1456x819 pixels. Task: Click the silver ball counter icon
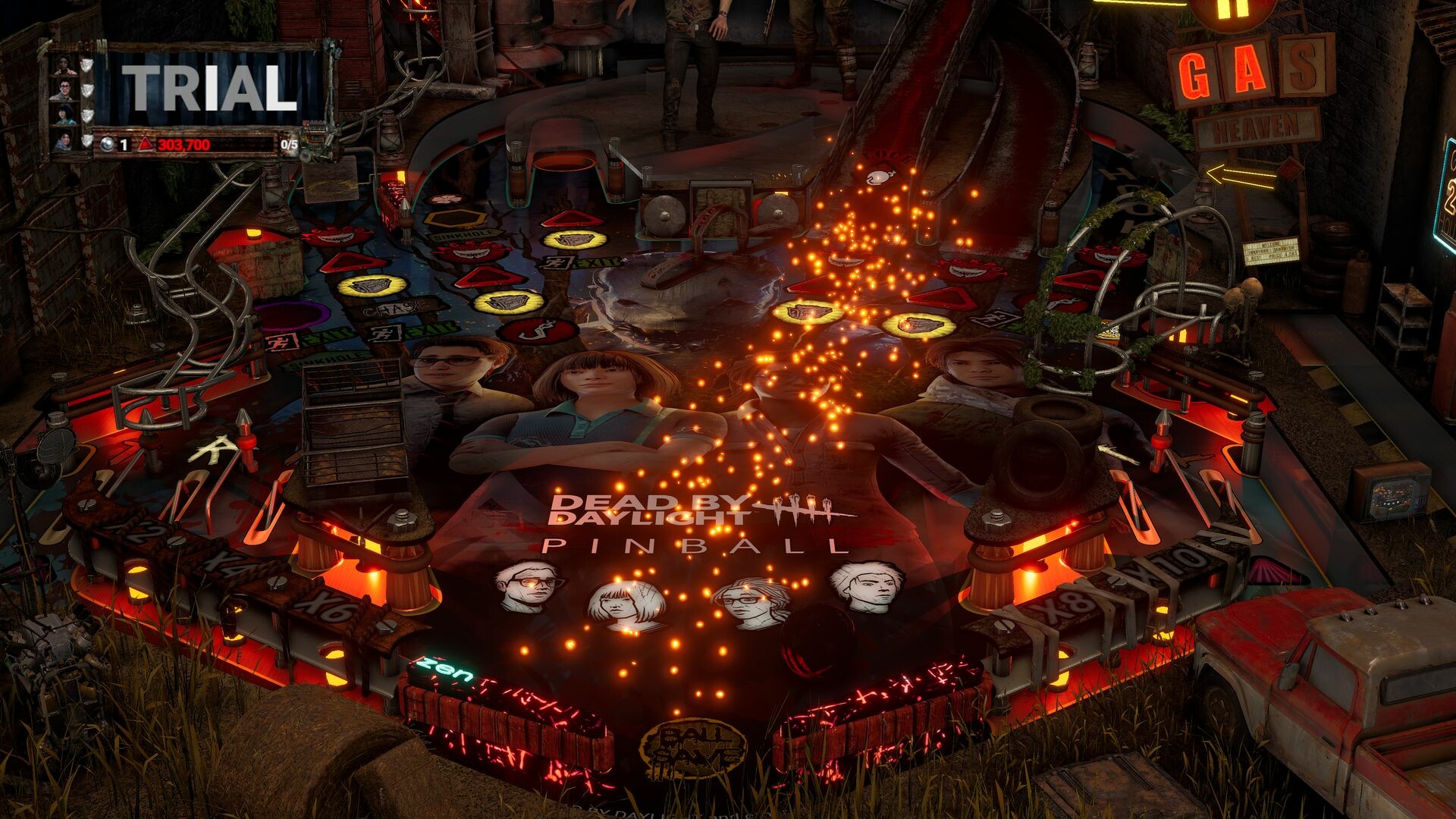(x=107, y=144)
